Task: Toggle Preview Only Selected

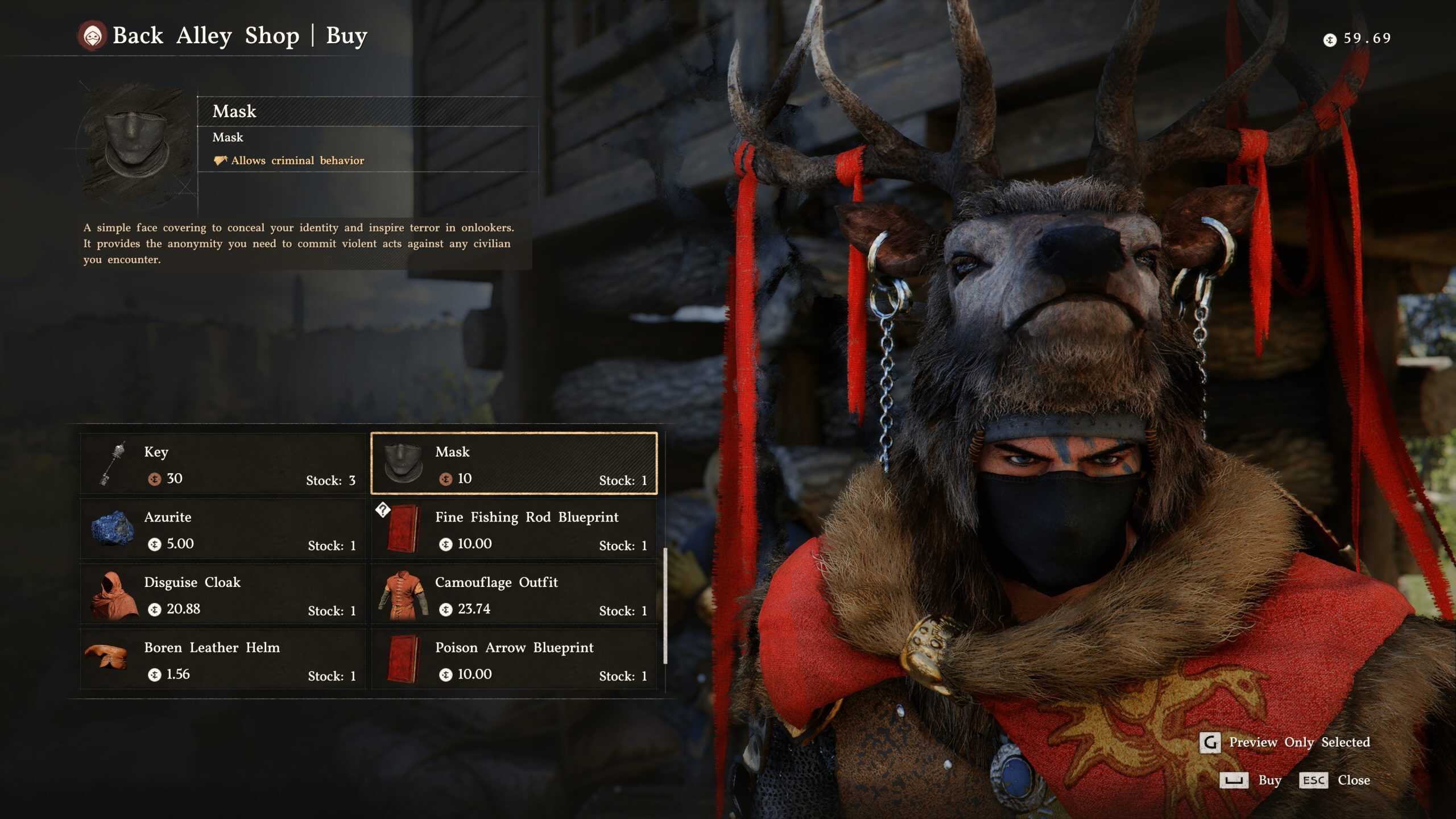Action: [x=1284, y=742]
